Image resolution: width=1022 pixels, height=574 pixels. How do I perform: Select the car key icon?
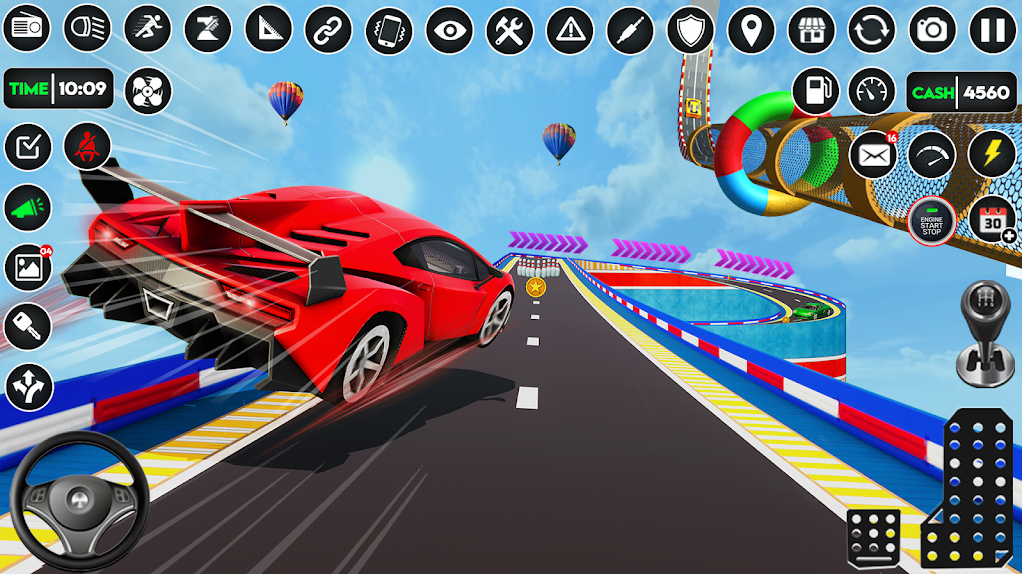pyautogui.click(x=28, y=327)
